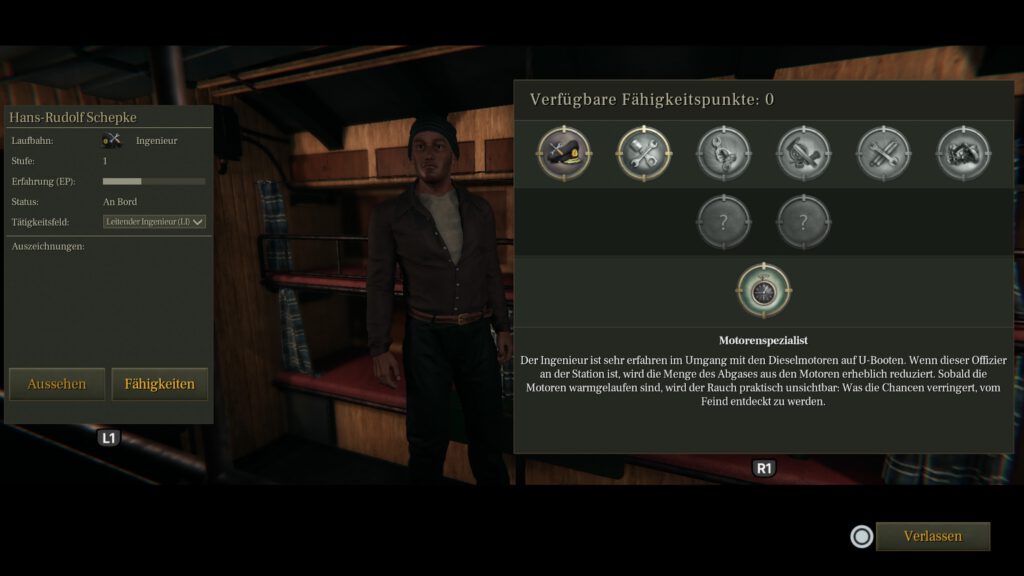This screenshot has width=1024, height=576.
Task: Select the Motorenspezialist gauge skill icon
Action: coord(764,290)
